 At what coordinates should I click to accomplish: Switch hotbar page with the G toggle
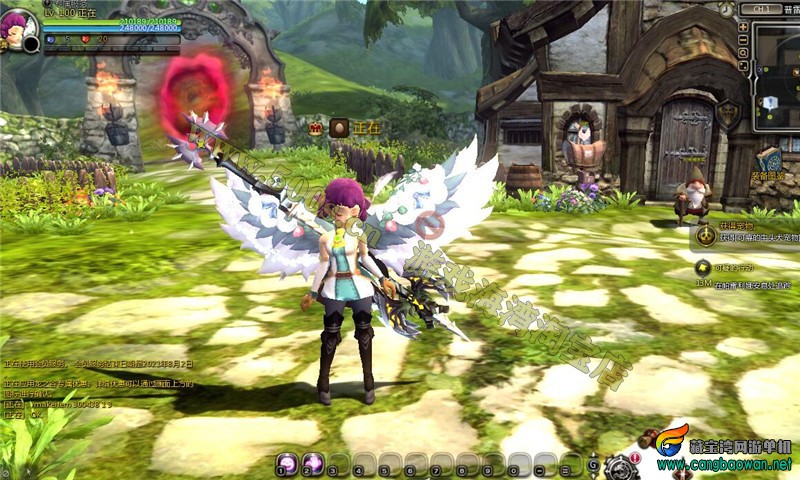click(593, 464)
